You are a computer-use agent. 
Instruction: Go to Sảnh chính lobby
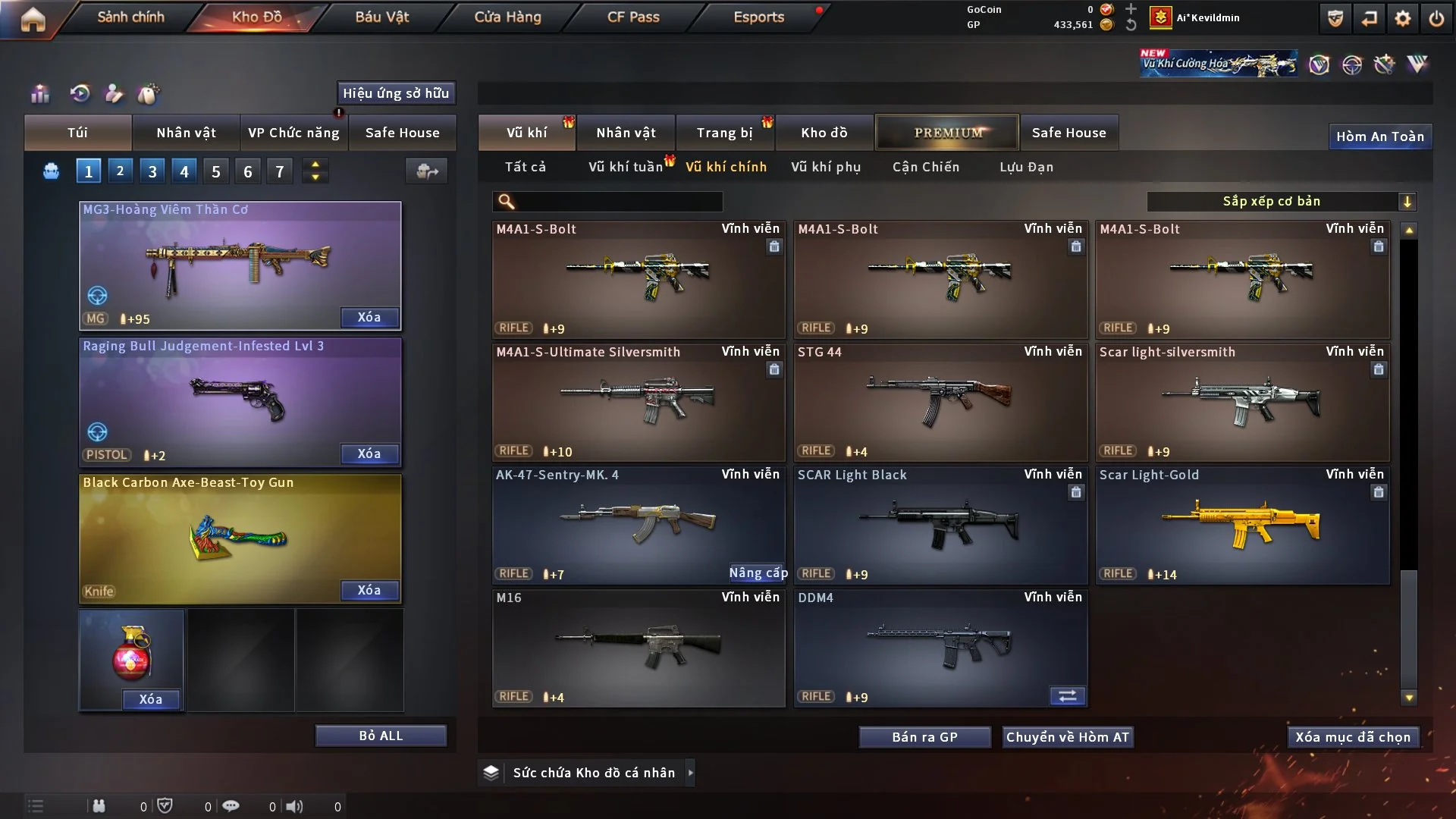click(x=130, y=17)
